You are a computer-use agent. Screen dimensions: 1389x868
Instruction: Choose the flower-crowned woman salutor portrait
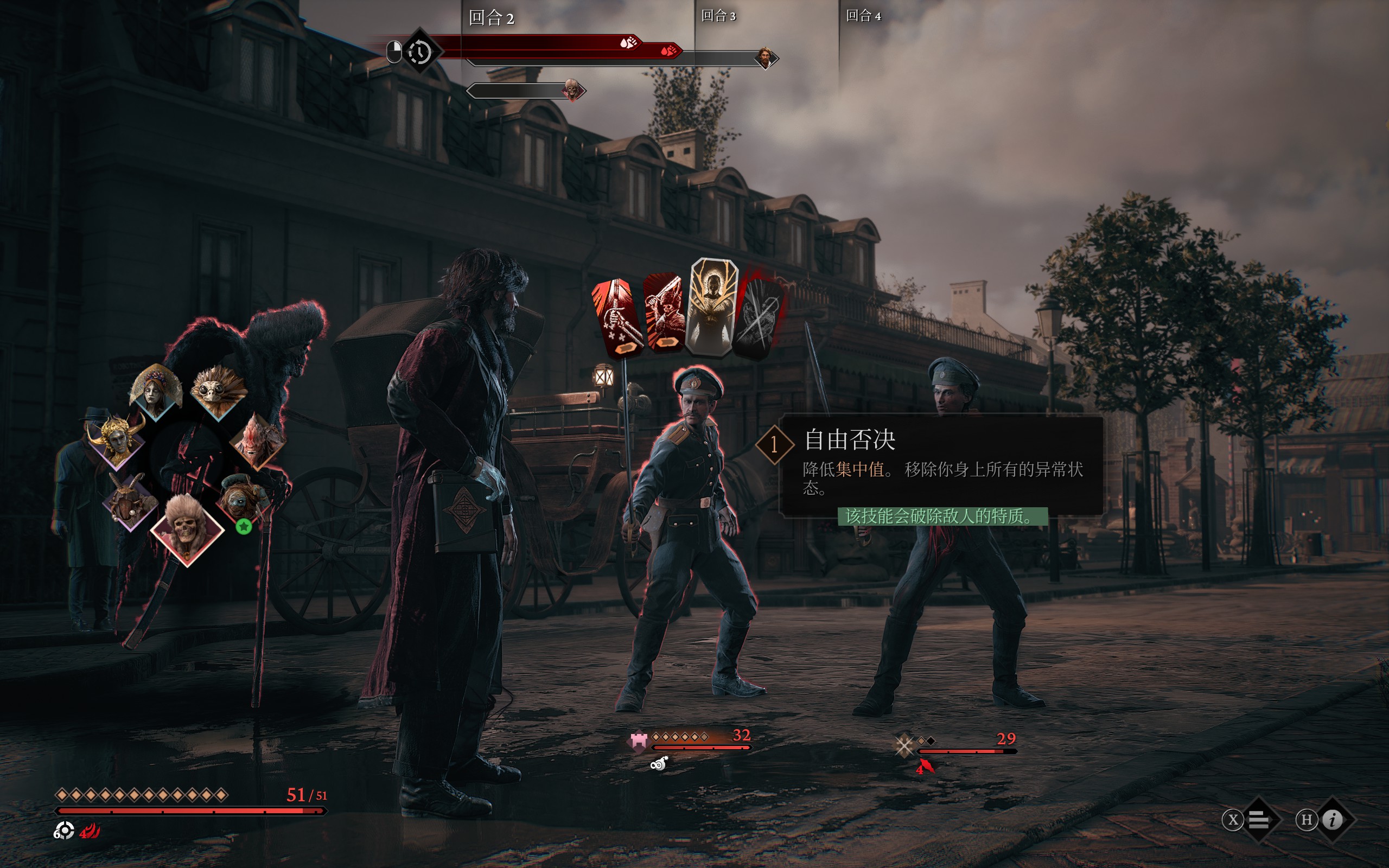click(155, 391)
